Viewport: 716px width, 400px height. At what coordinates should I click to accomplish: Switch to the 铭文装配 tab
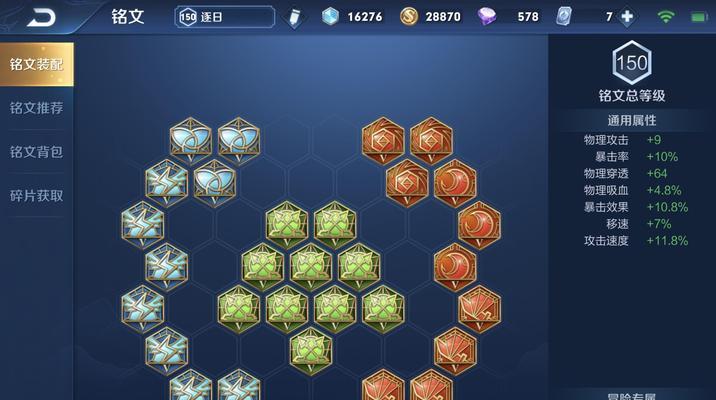coord(36,64)
